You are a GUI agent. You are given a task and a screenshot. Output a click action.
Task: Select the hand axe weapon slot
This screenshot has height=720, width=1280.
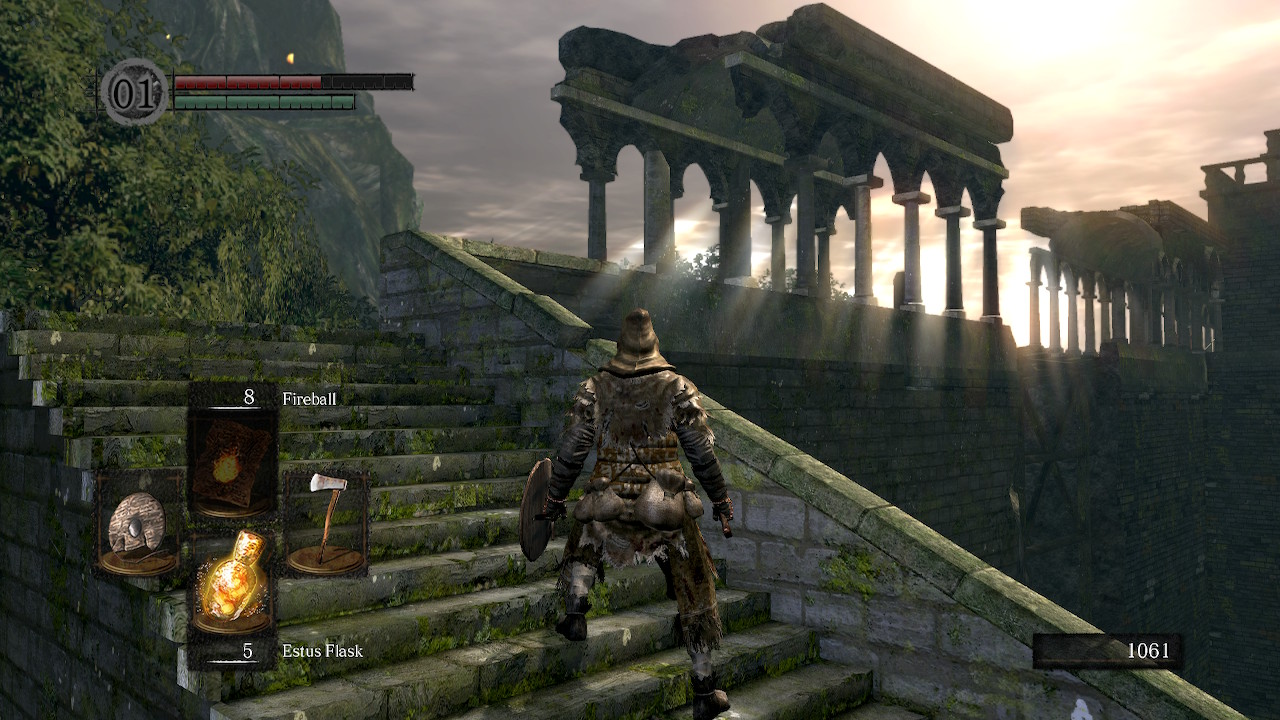[x=326, y=524]
